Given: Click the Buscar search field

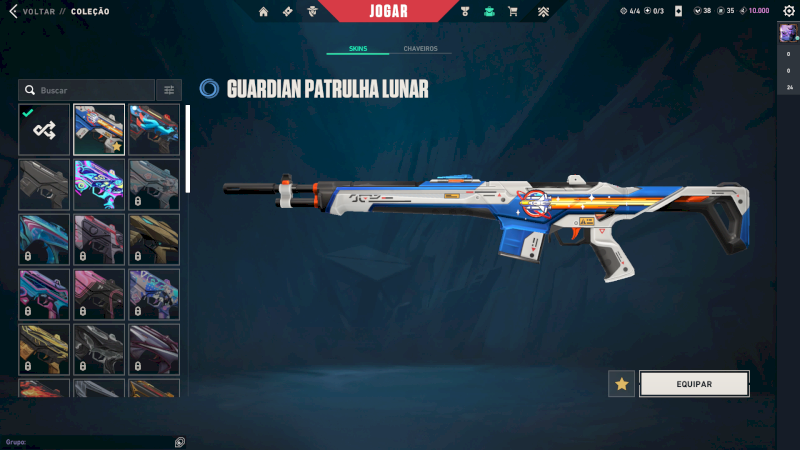Looking at the screenshot, I should (88, 90).
